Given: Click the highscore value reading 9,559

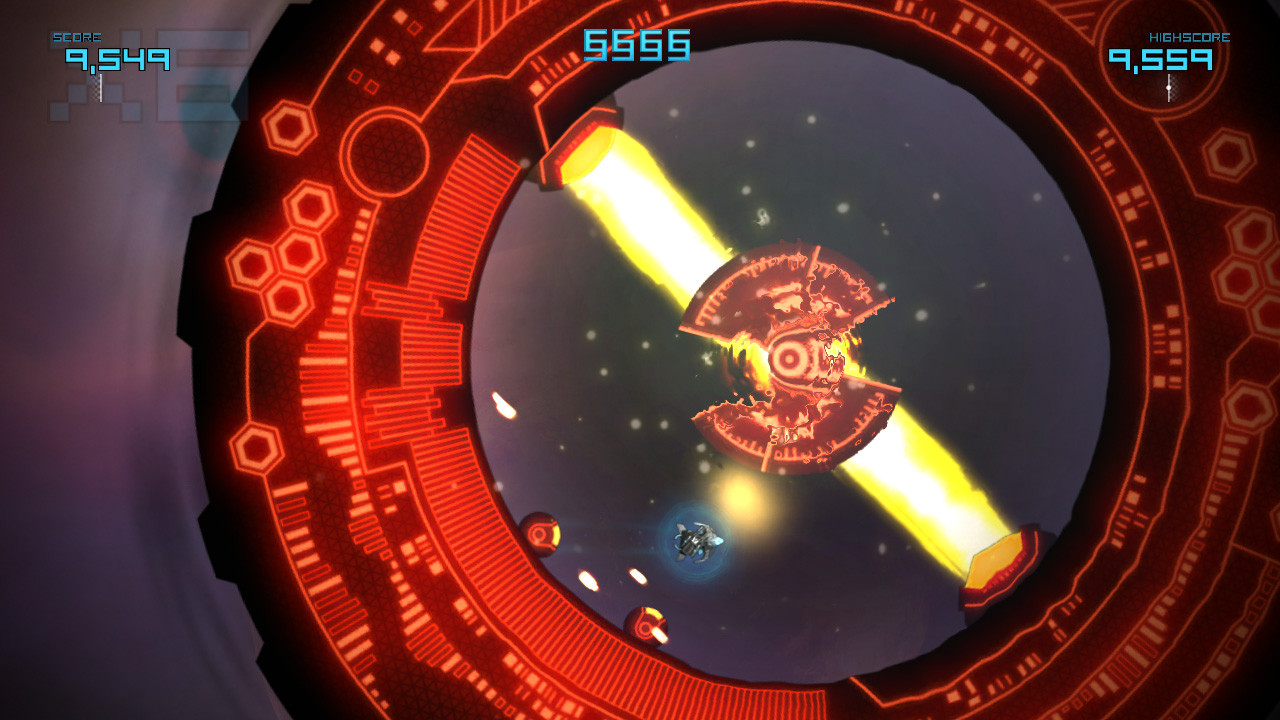Looking at the screenshot, I should pyautogui.click(x=1161, y=60).
